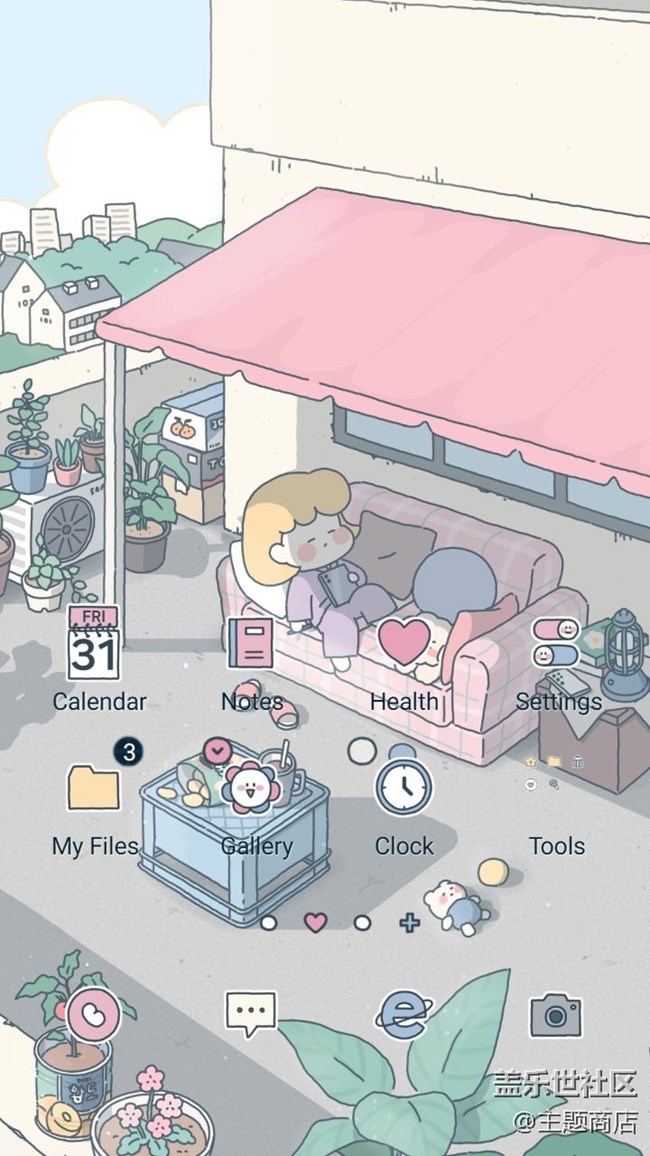The image size is (650, 1156).
Task: Open Settings with the toggle icon
Action: 556,643
